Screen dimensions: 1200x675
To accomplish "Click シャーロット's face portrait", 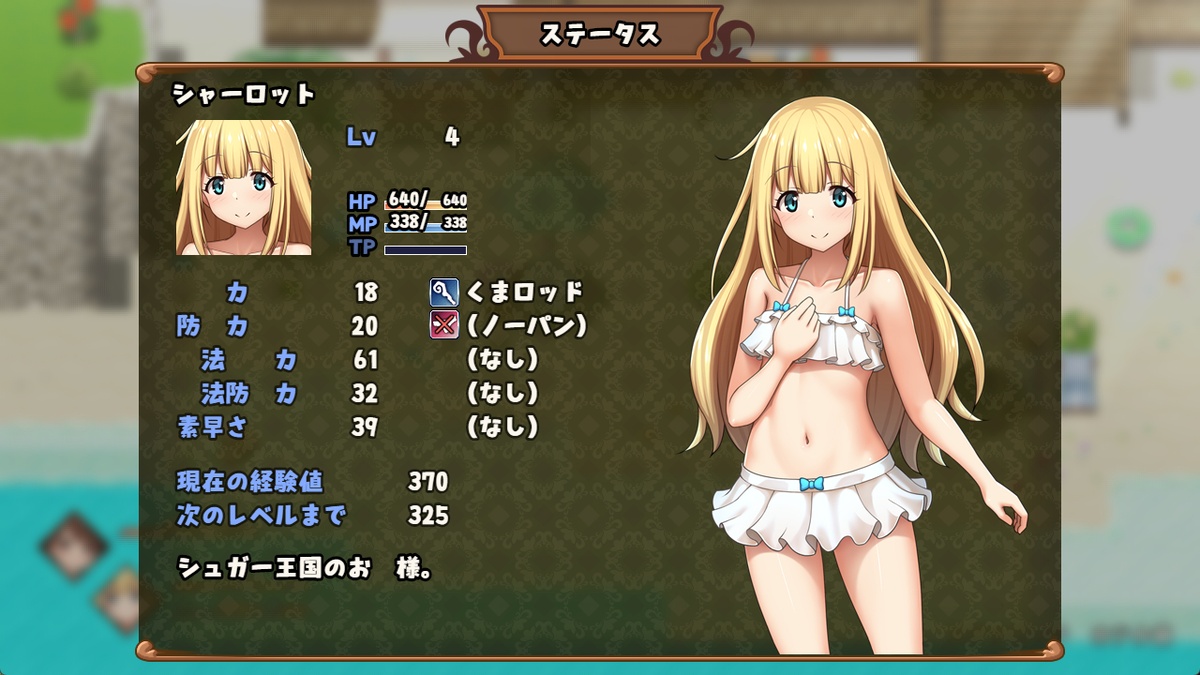I will [x=236, y=188].
